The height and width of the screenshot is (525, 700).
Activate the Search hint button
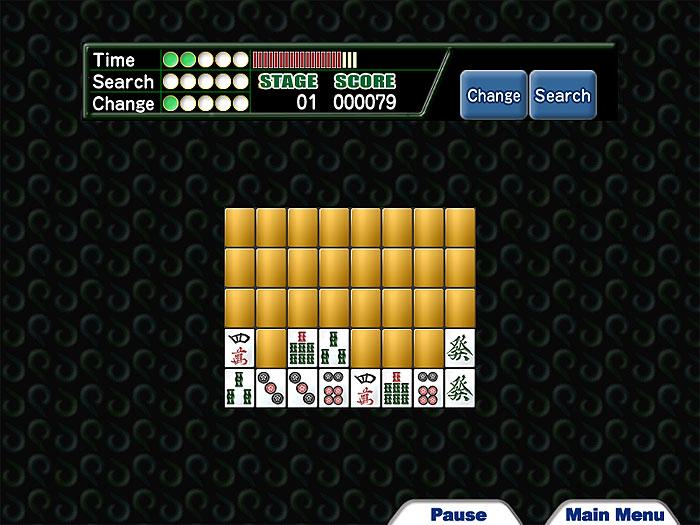pos(562,96)
